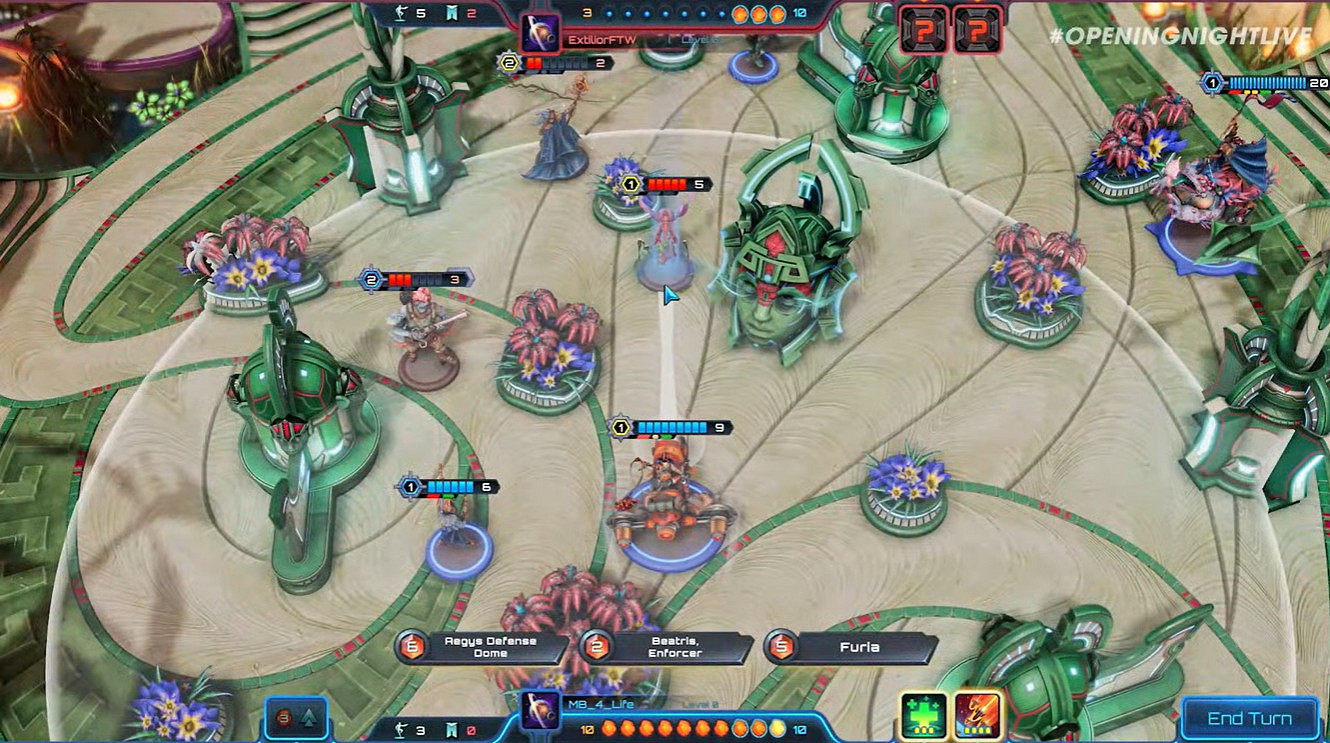This screenshot has height=743, width=1330.
Task: Open the ExtiliorFTW player portrait
Action: (541, 33)
